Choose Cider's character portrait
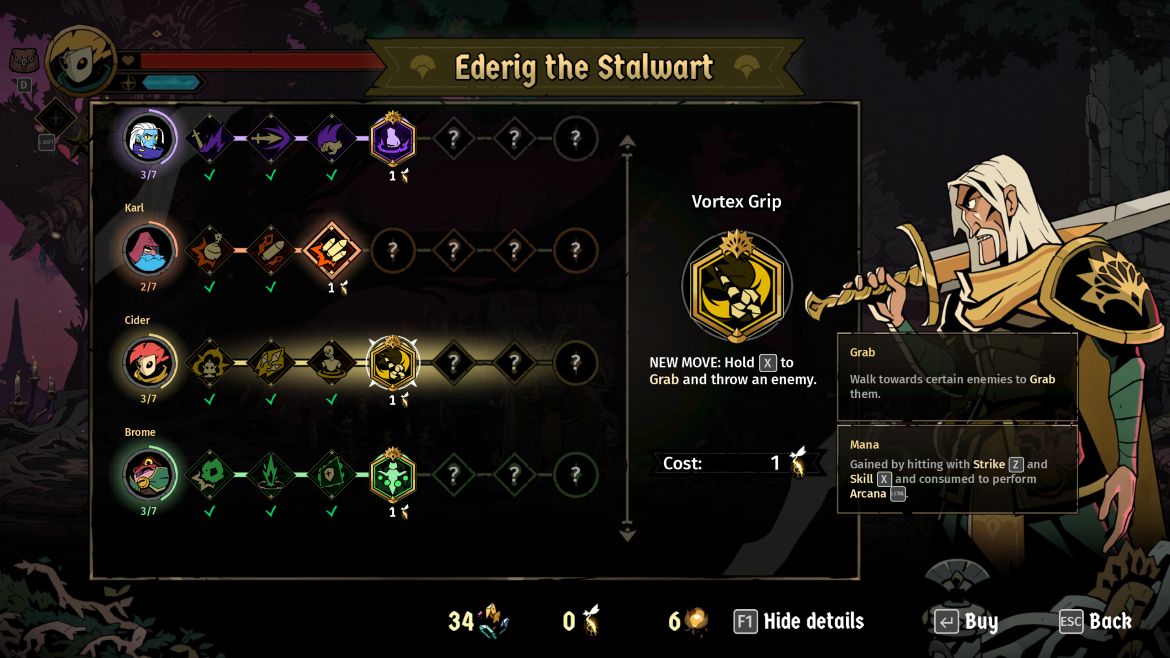The width and height of the screenshot is (1170, 658). [x=149, y=362]
